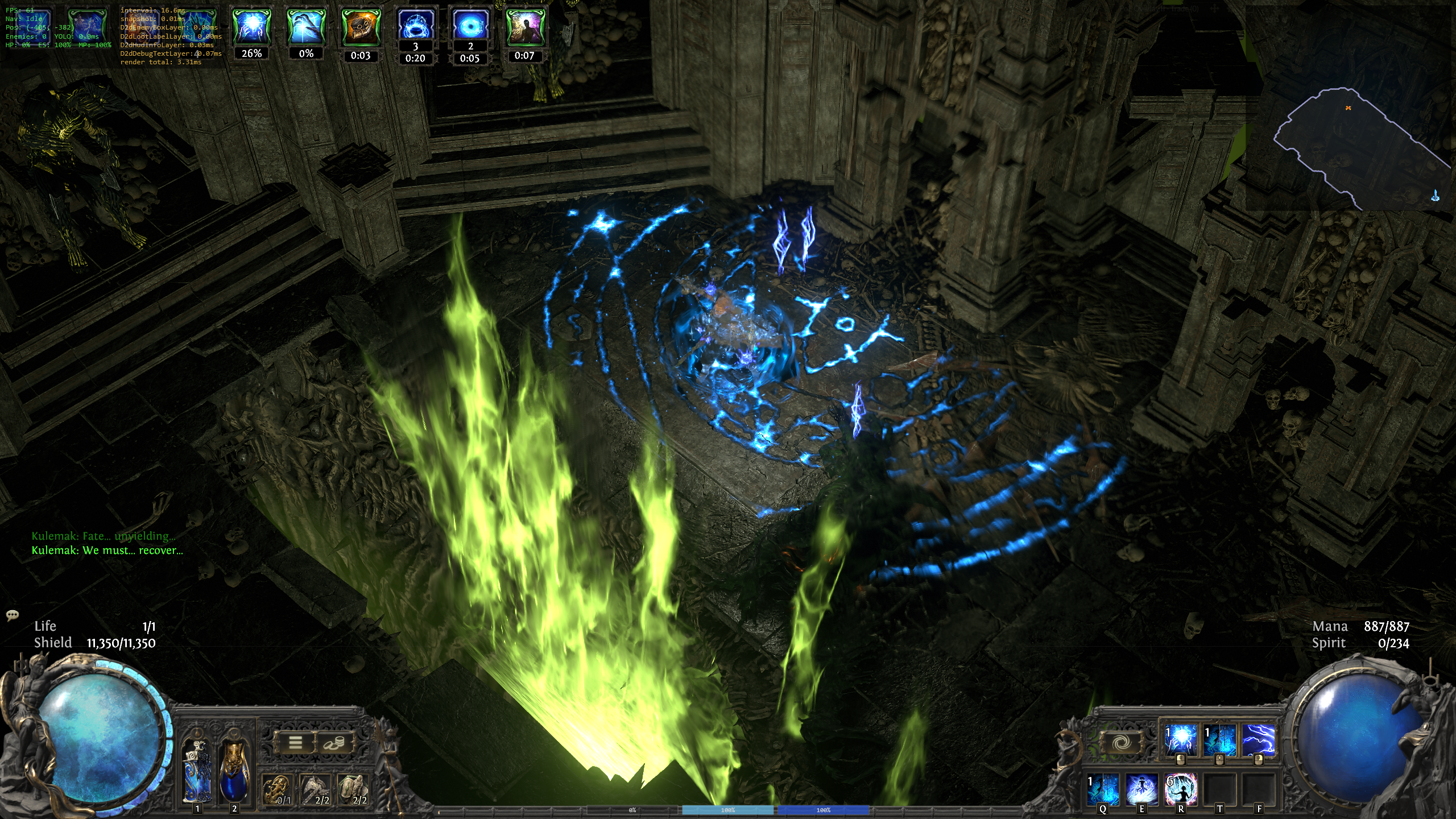The height and width of the screenshot is (819, 1456).
Task: Open the coins and rings shop button
Action: pyautogui.click(x=334, y=742)
